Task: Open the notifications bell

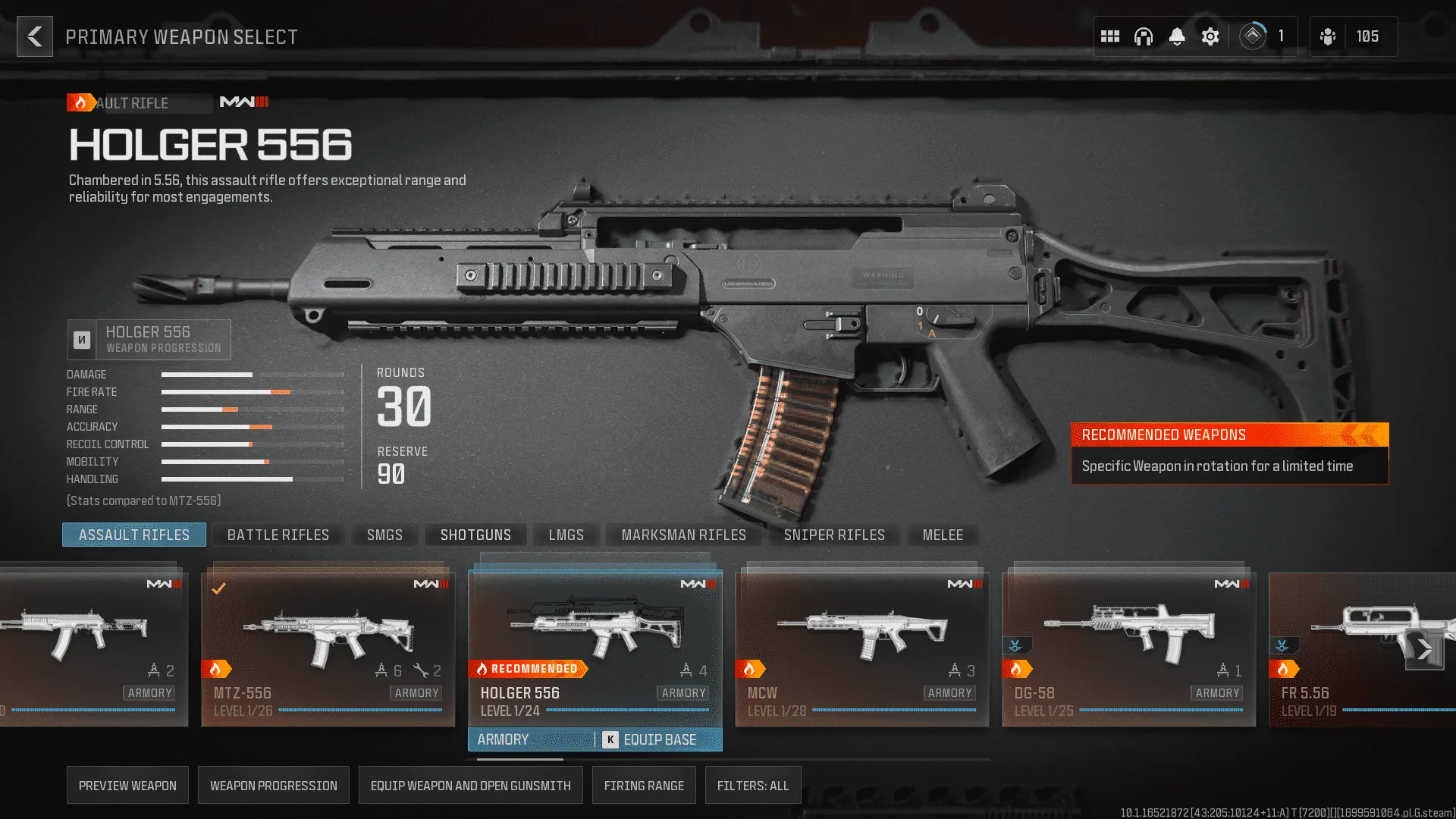Action: tap(1177, 36)
